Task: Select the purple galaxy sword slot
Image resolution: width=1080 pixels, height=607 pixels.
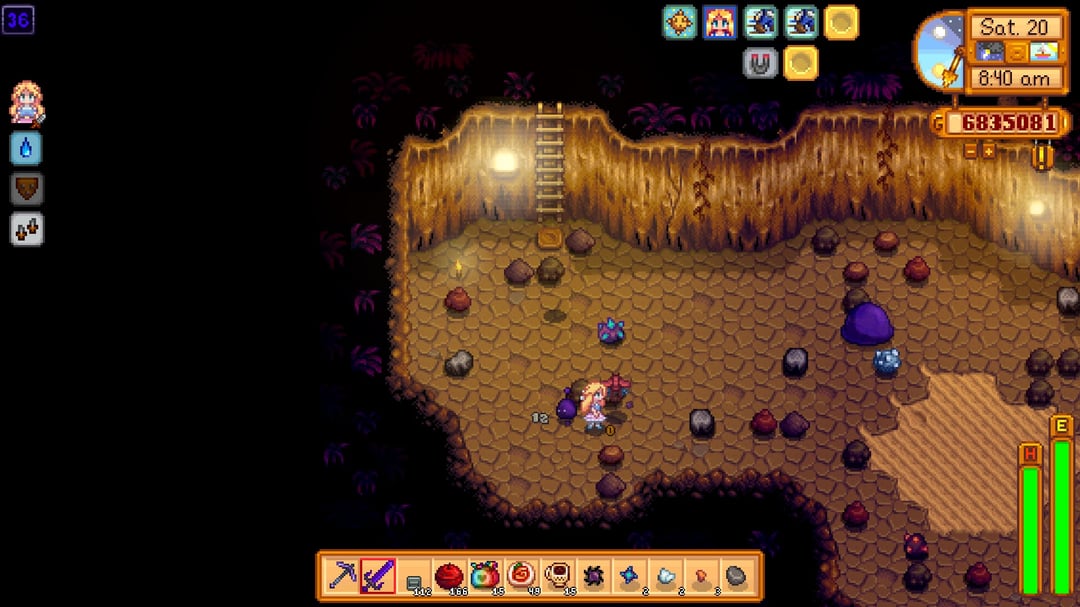Action: point(378,576)
